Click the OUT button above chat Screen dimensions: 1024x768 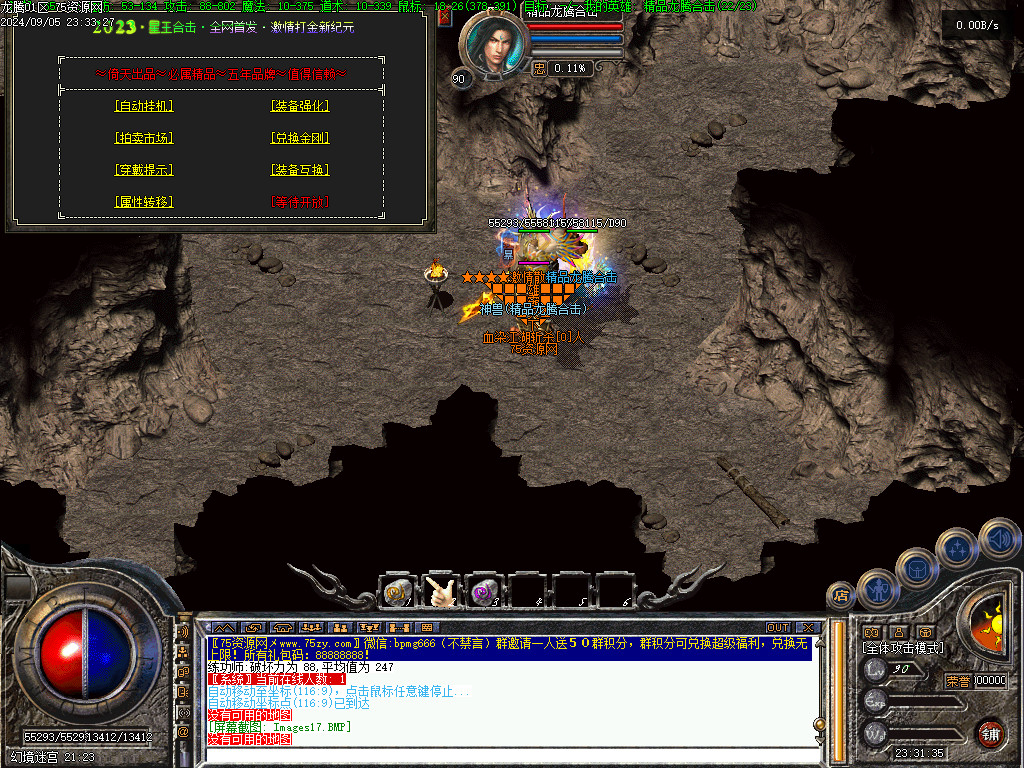tap(778, 627)
